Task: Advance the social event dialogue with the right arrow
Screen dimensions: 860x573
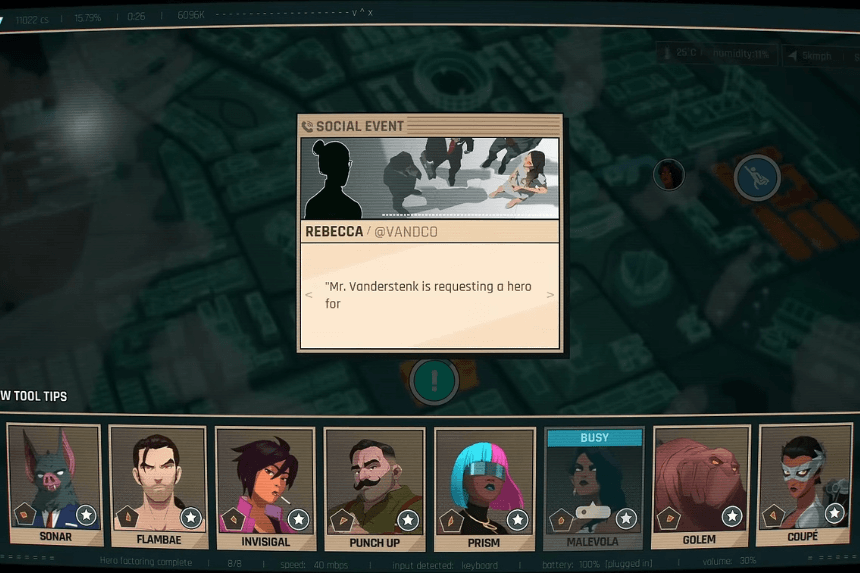Action: coord(550,295)
